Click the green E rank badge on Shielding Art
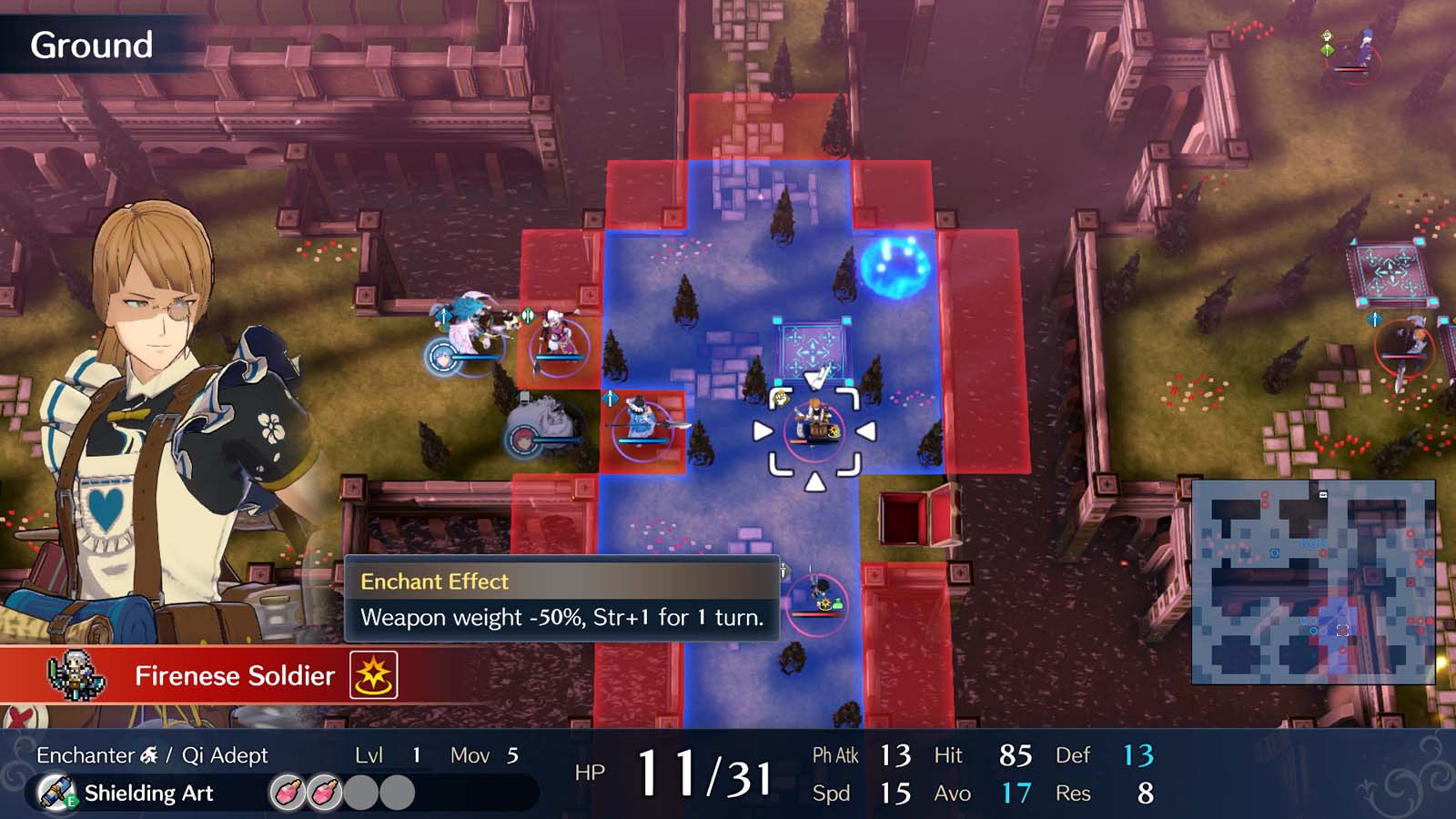This screenshot has height=819, width=1456. click(71, 801)
